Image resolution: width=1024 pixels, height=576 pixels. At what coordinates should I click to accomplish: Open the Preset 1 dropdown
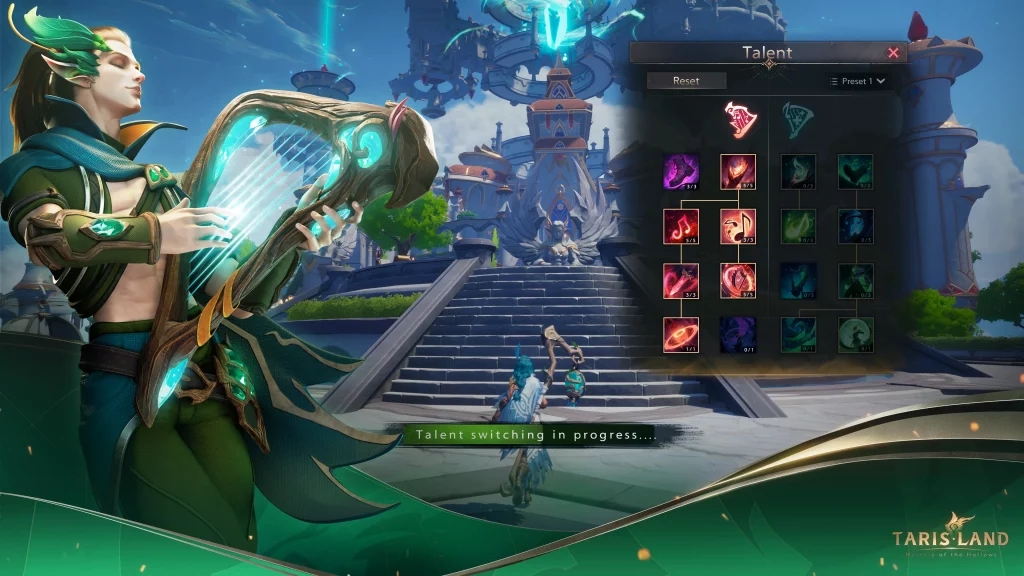pyautogui.click(x=857, y=81)
